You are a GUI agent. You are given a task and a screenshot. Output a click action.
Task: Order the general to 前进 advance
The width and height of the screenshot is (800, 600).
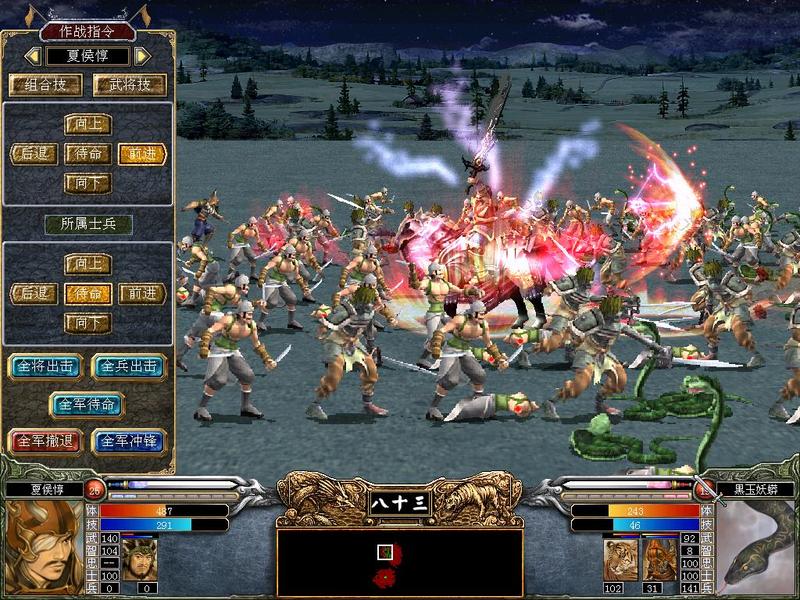coord(142,154)
